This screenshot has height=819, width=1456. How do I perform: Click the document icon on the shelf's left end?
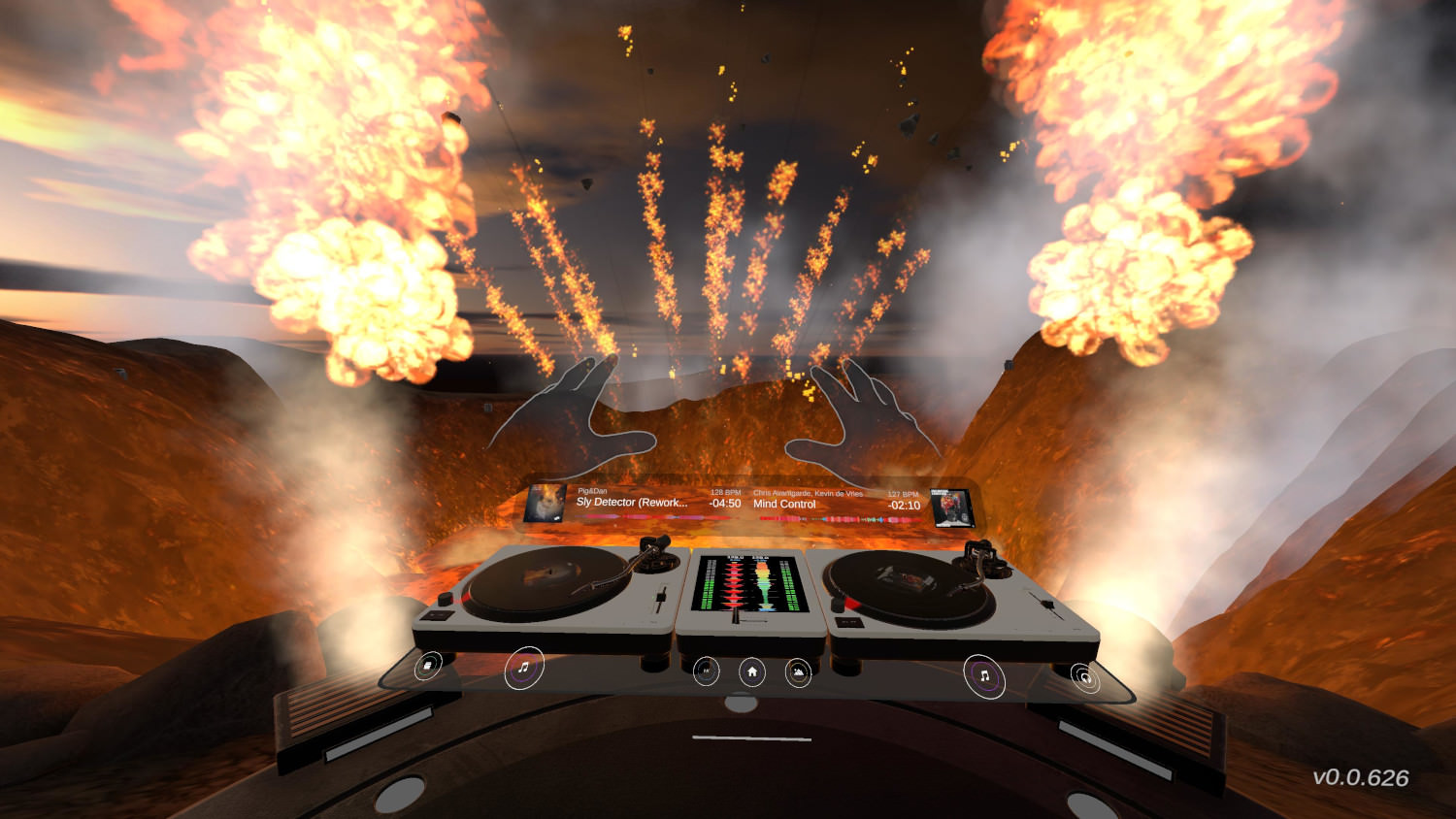pos(428,665)
